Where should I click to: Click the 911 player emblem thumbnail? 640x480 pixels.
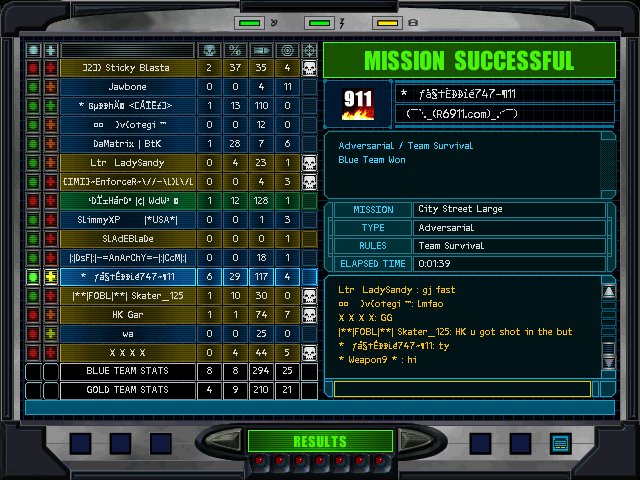[x=357, y=104]
